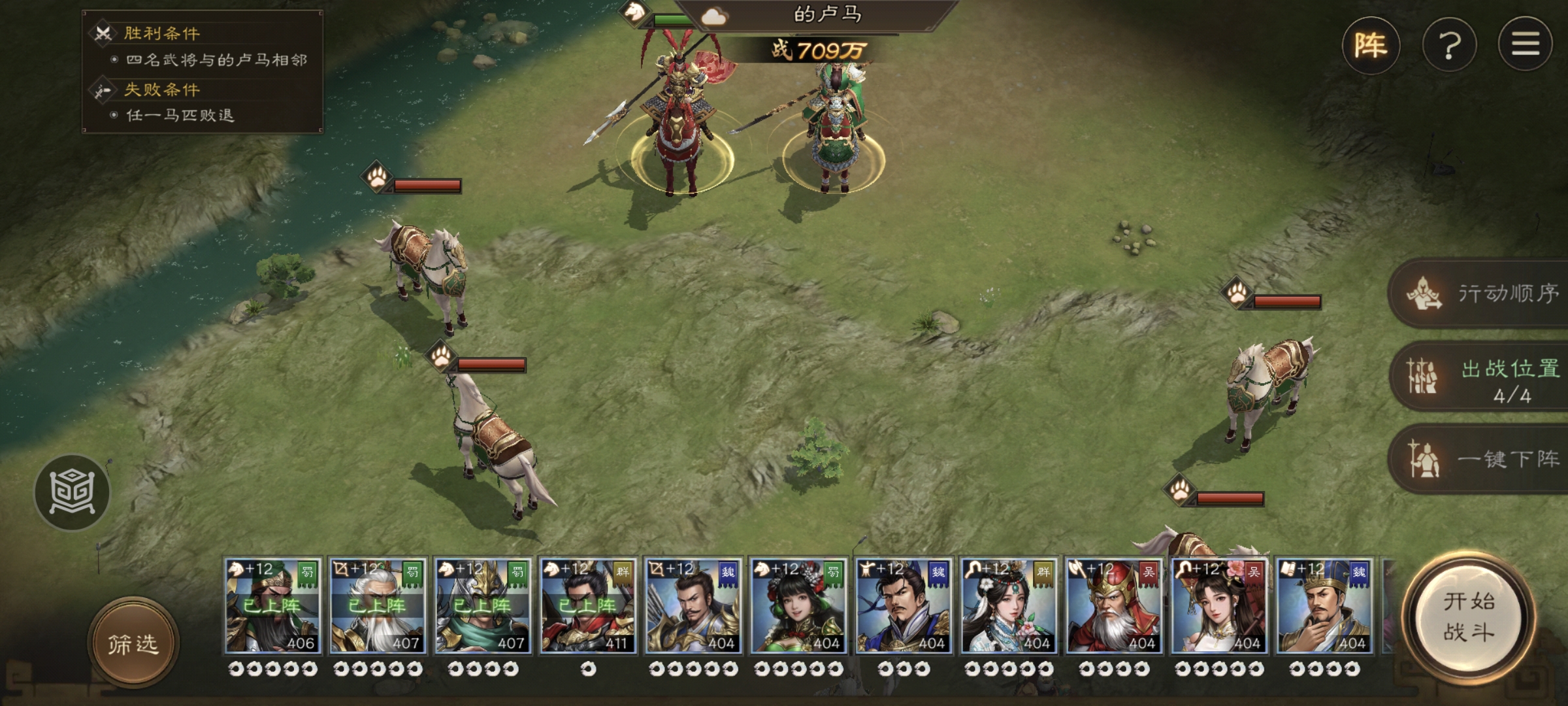Open the 筛选 hero filter
Viewport: 1568px width, 706px height.
[x=133, y=643]
